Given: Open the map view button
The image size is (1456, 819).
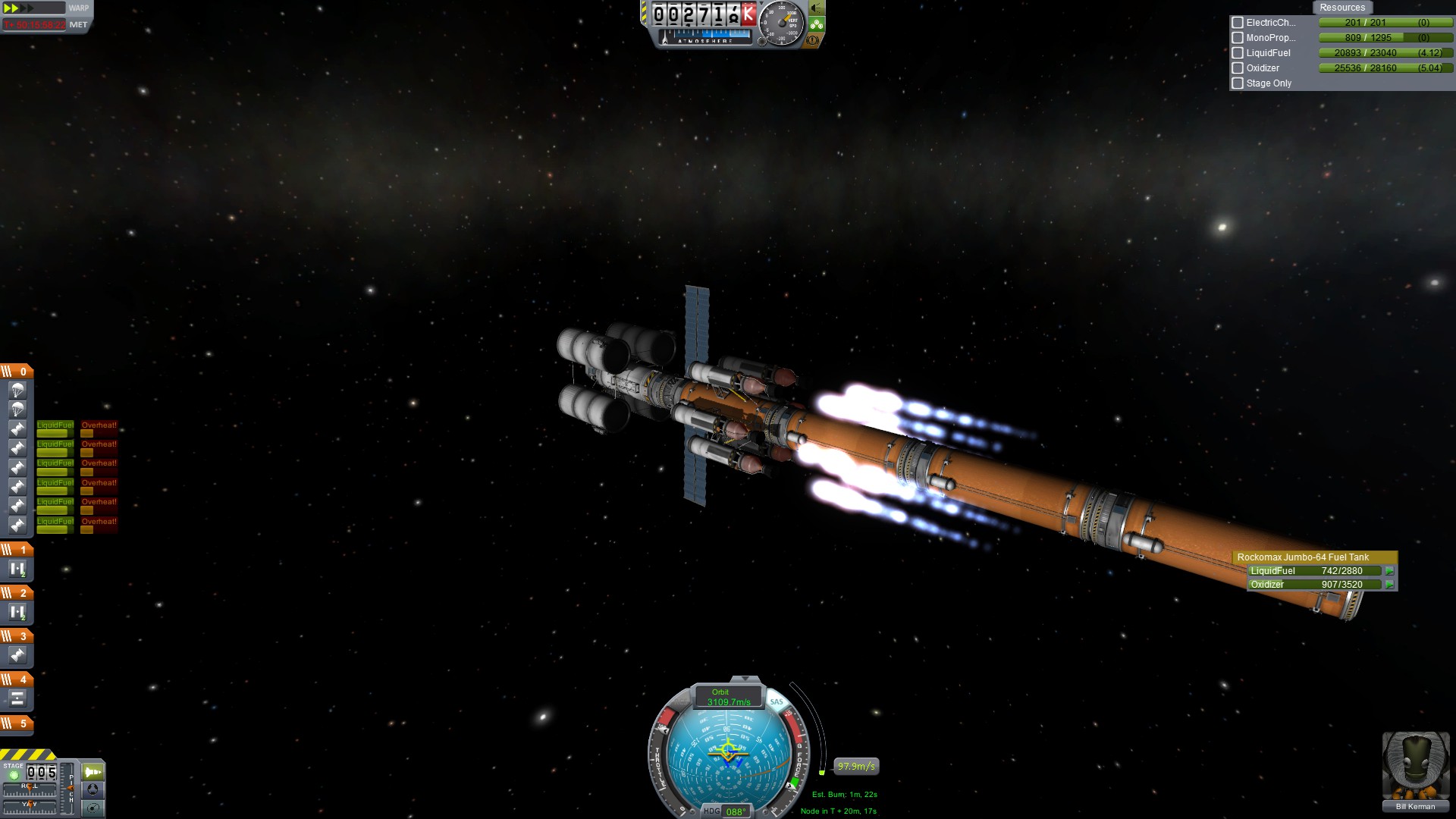Looking at the screenshot, I should click(93, 808).
